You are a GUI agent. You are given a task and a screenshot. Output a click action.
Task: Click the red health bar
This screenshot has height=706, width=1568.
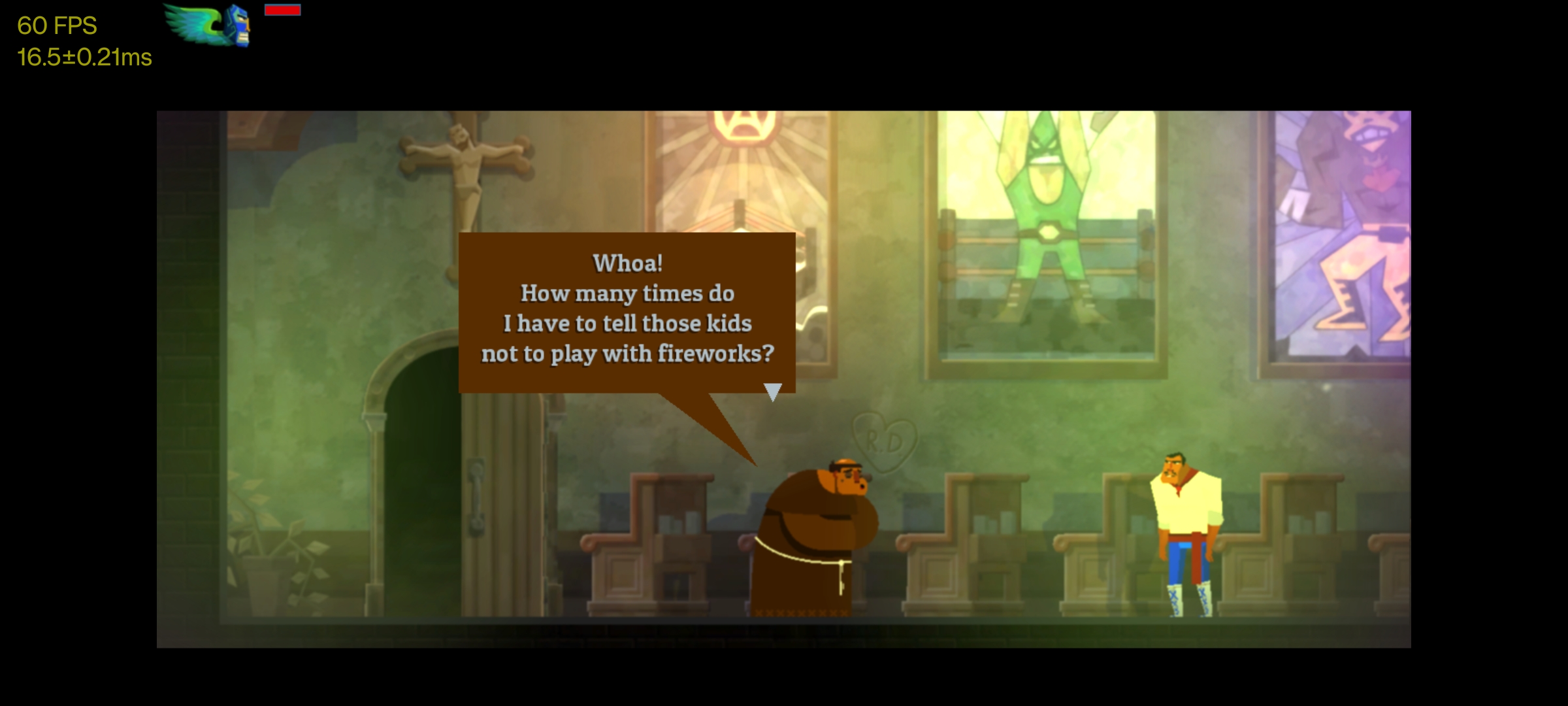(x=281, y=10)
